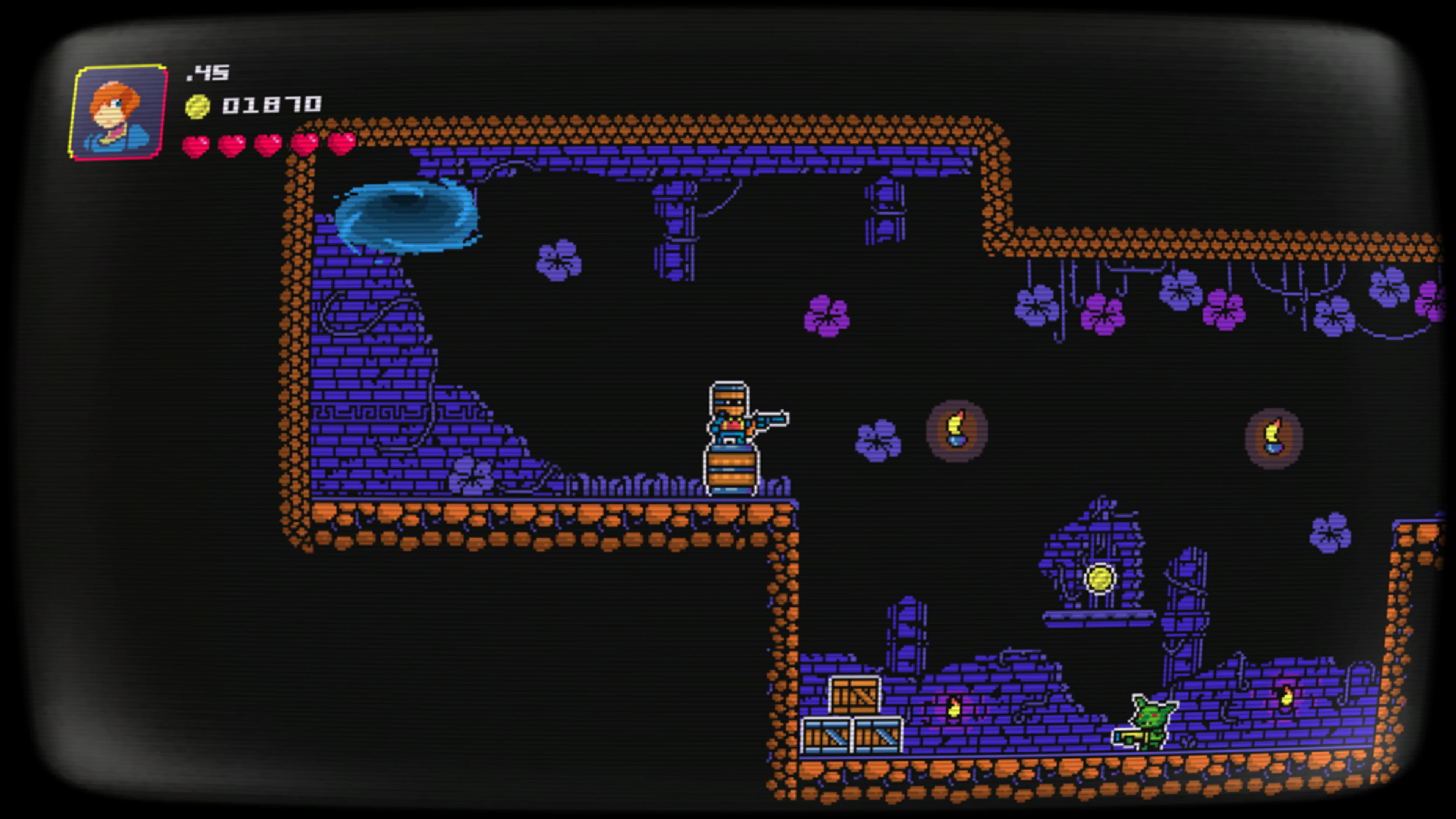
Task: Select the .45 ammo label
Action: (x=207, y=72)
